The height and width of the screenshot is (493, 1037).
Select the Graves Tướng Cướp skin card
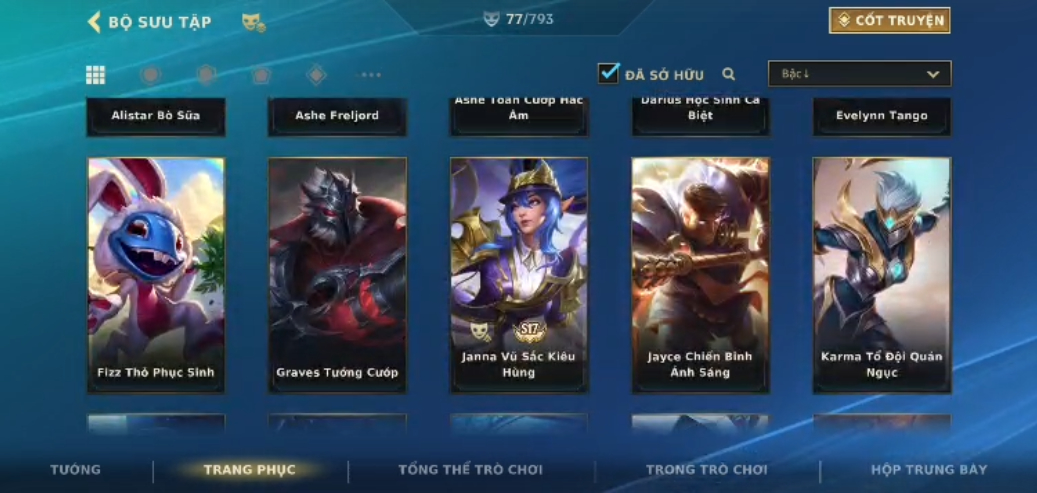pyautogui.click(x=337, y=274)
